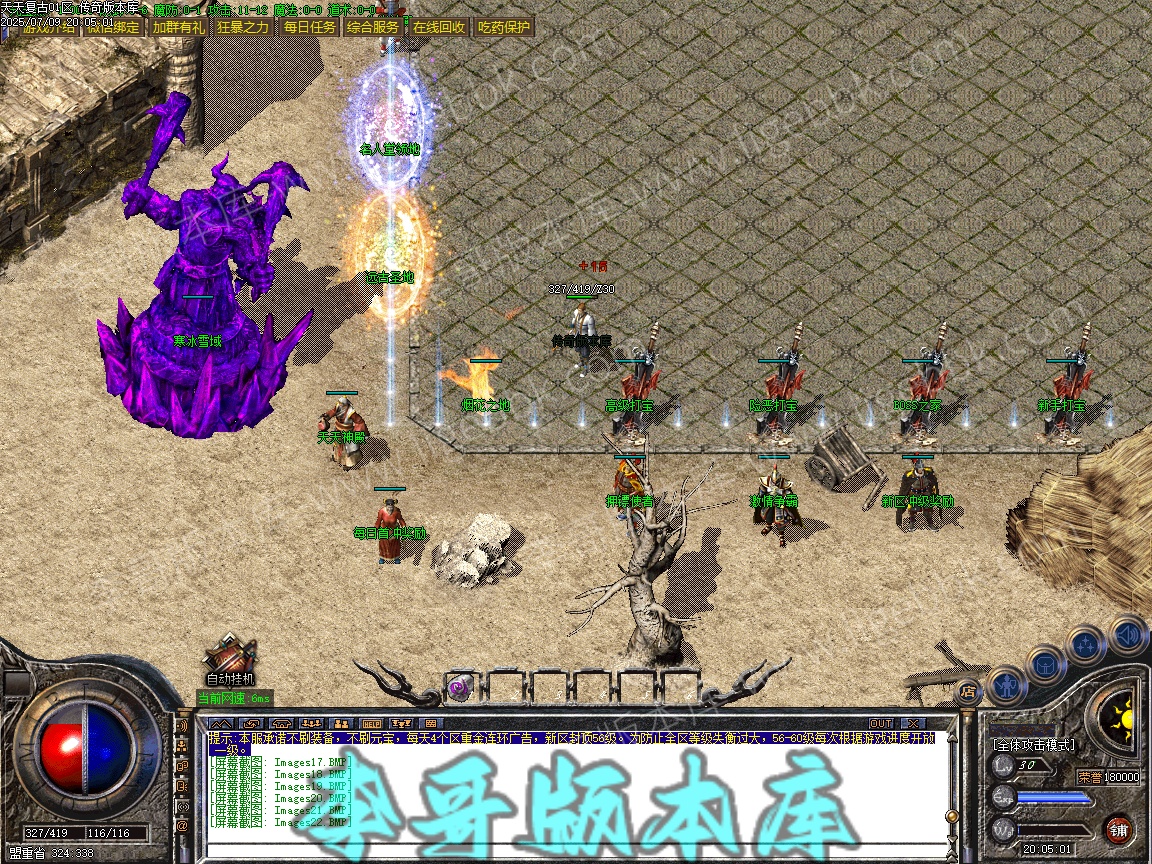Open the skills sparkle icon
The height and width of the screenshot is (864, 1152).
click(1086, 644)
